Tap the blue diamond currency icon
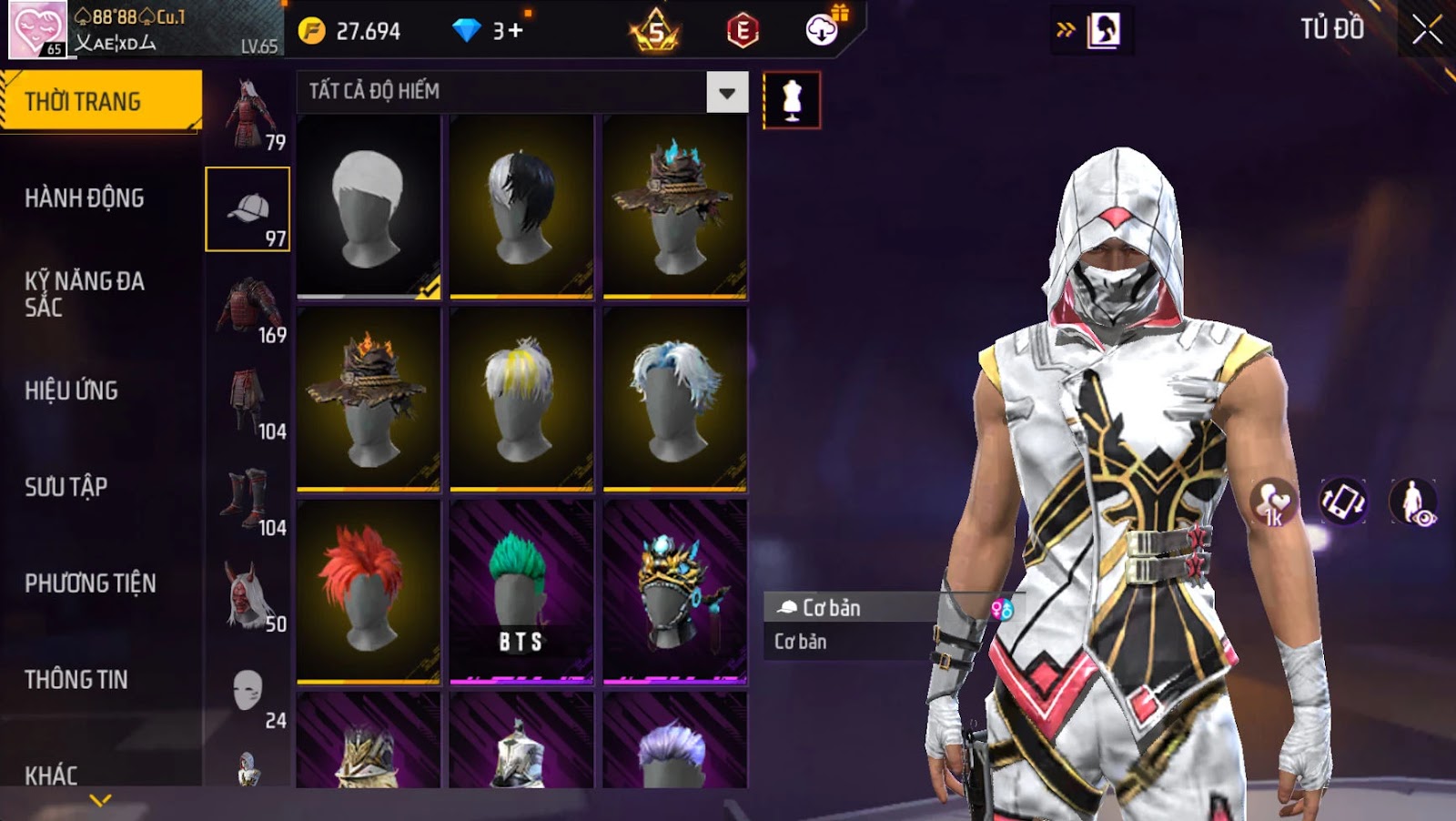Image resolution: width=1456 pixels, height=821 pixels. pyautogui.click(x=467, y=31)
